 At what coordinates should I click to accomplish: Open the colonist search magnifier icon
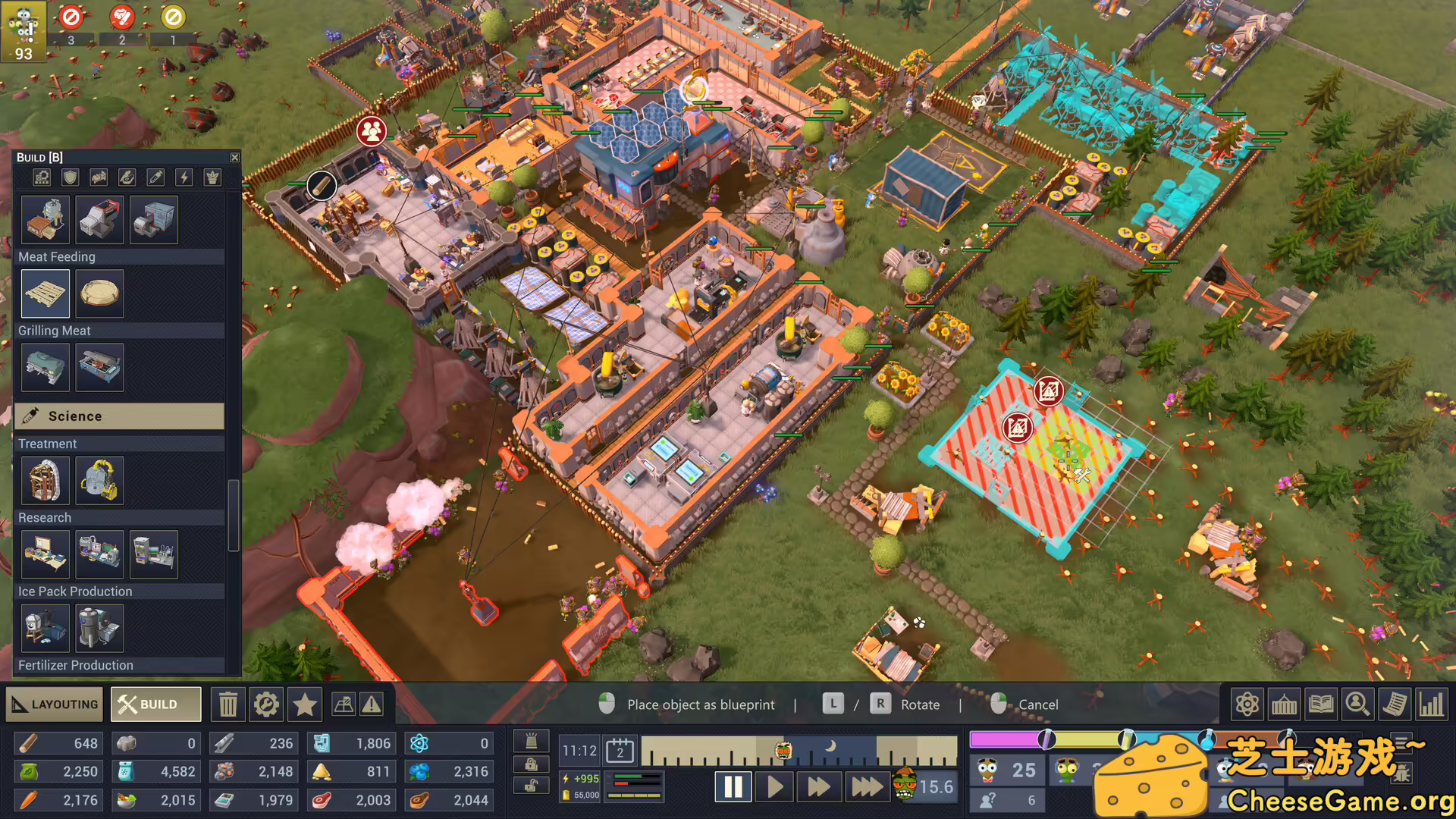coord(1357,704)
